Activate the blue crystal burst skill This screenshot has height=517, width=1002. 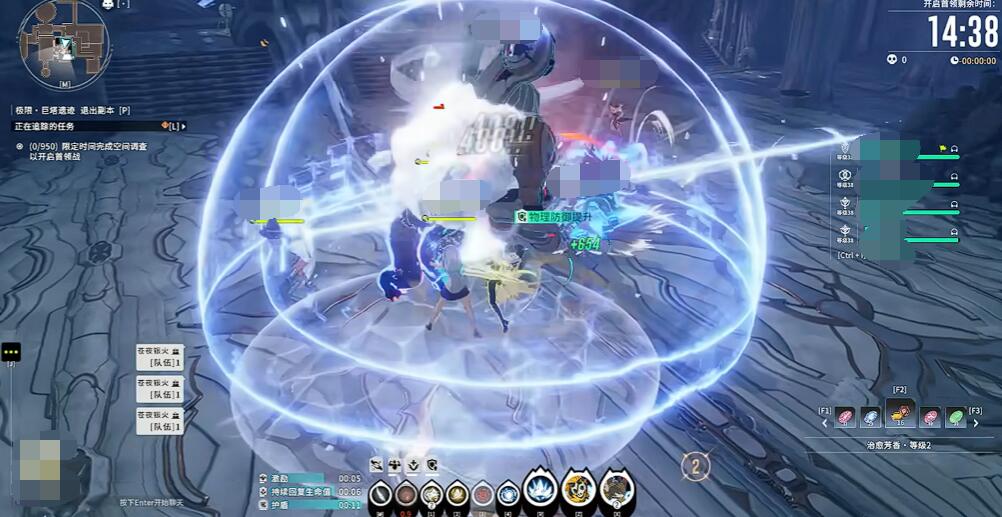click(x=540, y=490)
